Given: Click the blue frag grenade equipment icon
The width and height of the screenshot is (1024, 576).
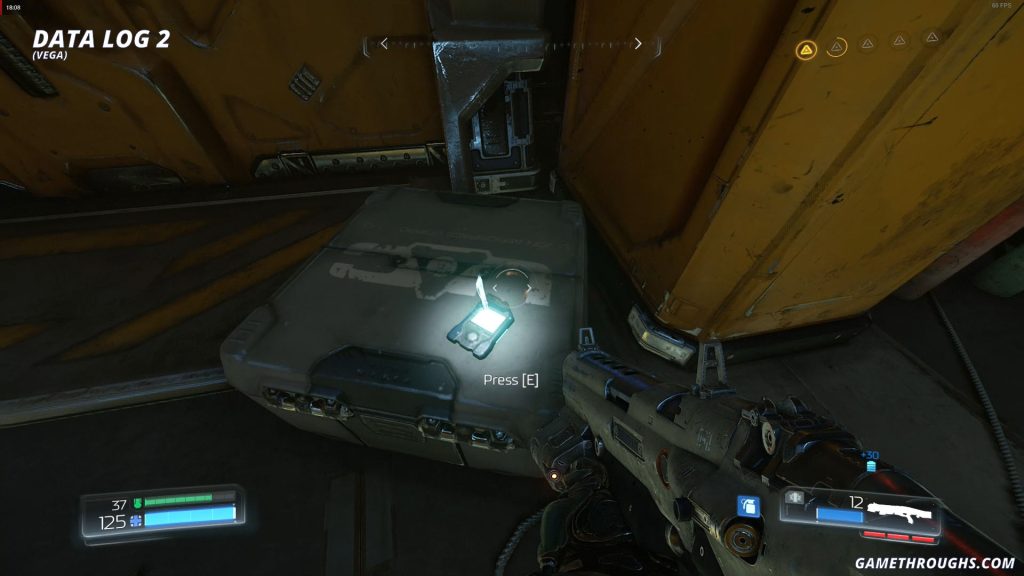Looking at the screenshot, I should 747,507.
